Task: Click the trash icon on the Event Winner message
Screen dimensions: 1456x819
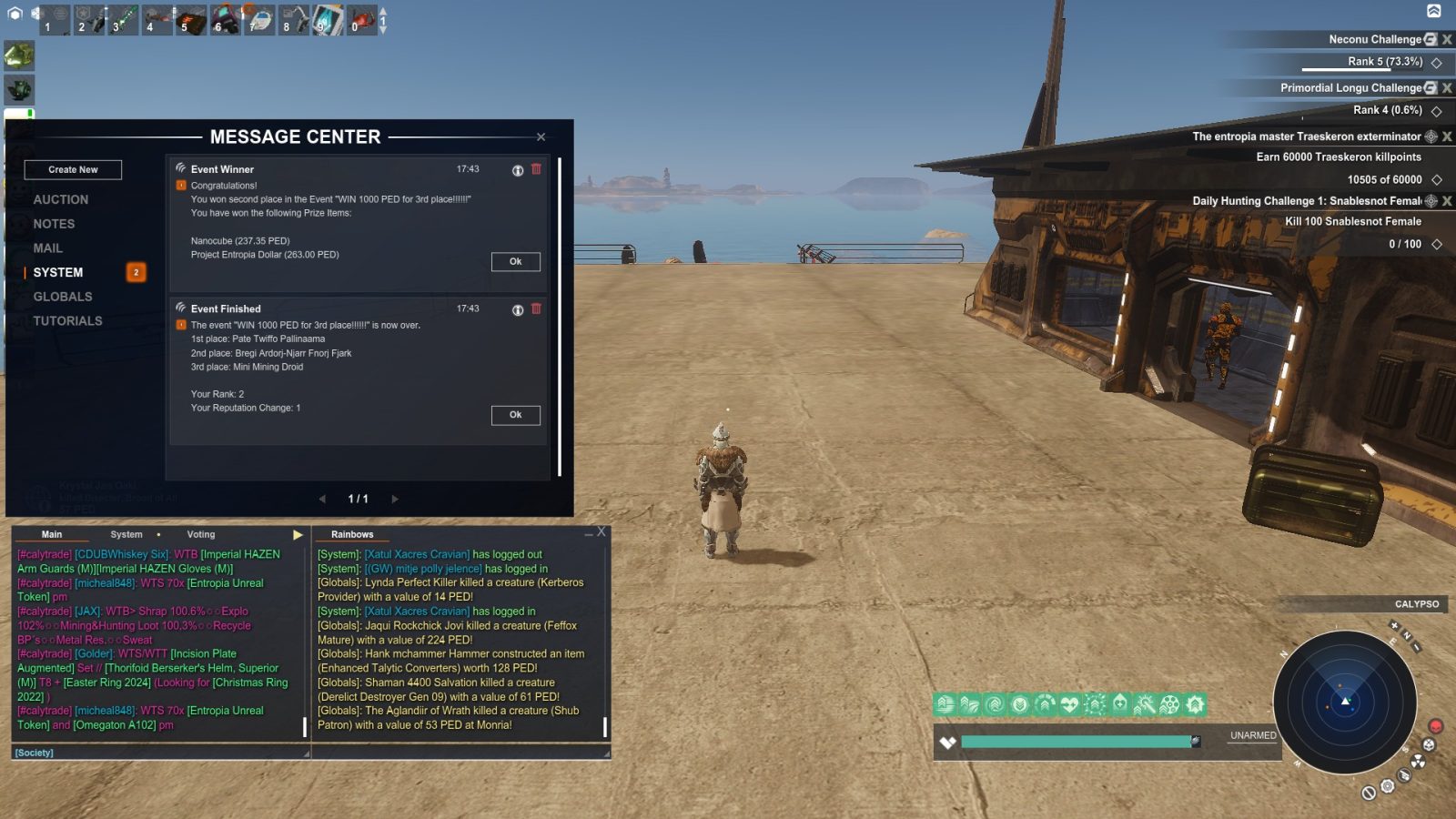Action: tap(537, 168)
